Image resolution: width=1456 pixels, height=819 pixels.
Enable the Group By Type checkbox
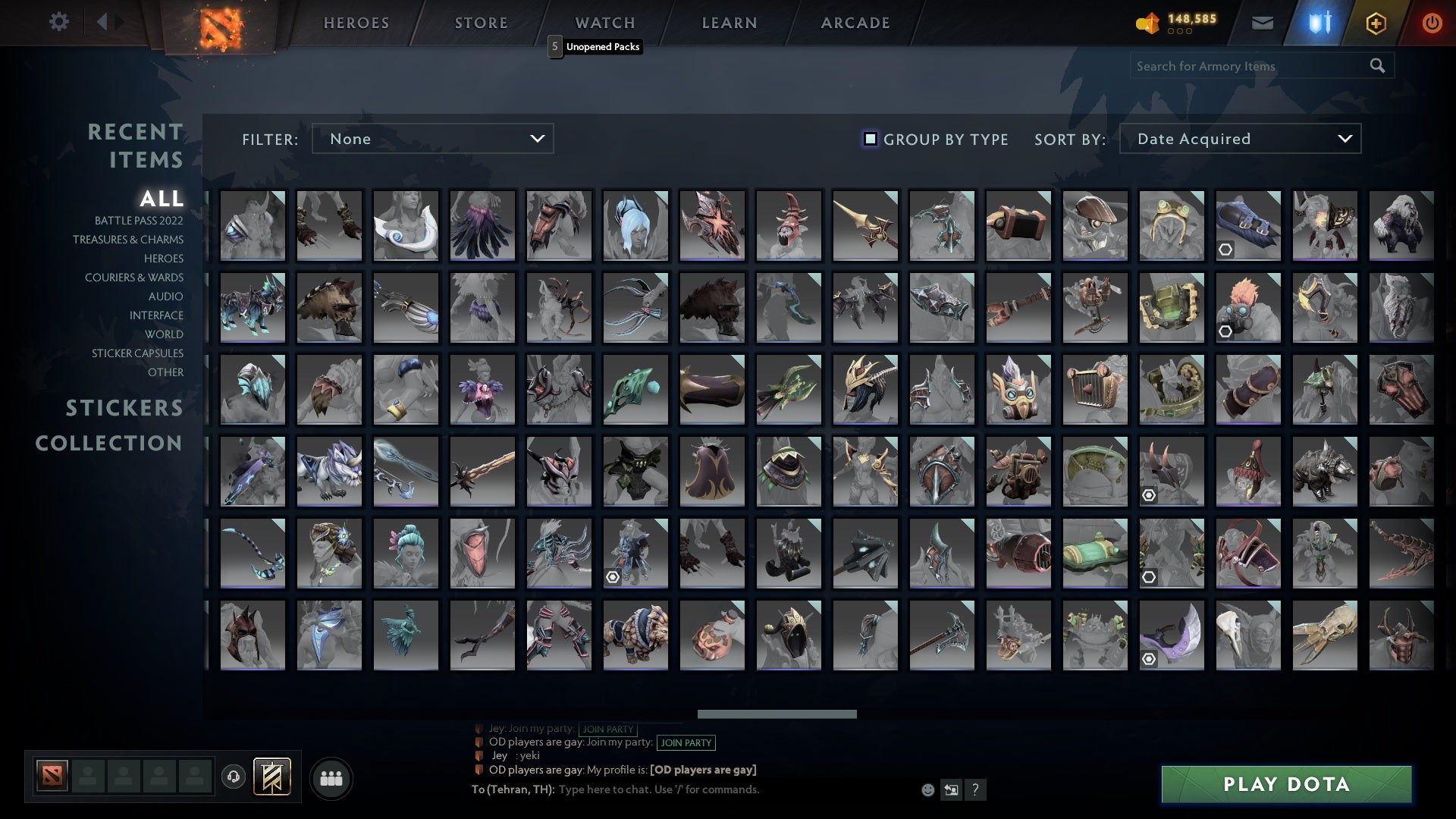pos(869,139)
